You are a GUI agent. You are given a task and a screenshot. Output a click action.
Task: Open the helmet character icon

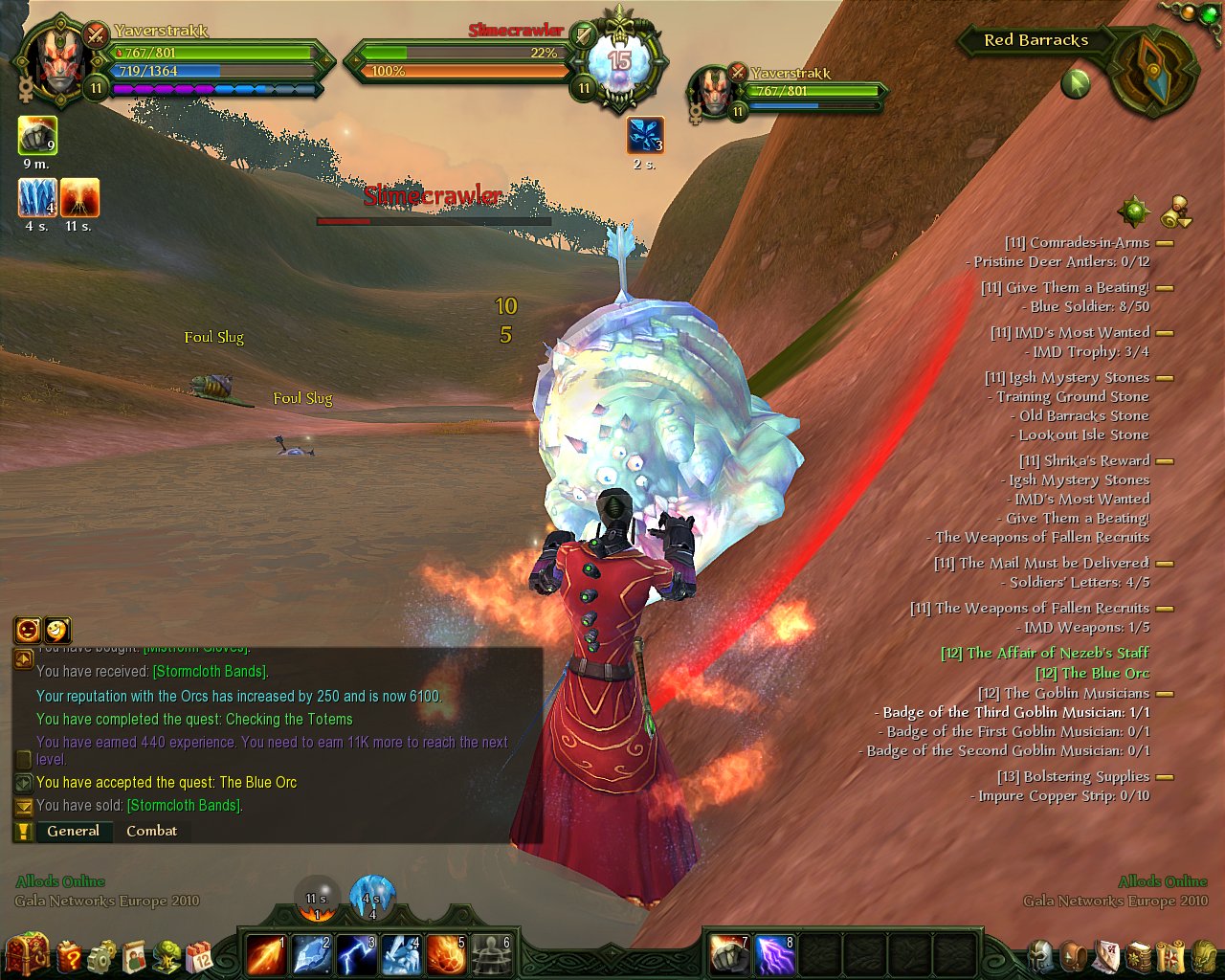[1041, 955]
